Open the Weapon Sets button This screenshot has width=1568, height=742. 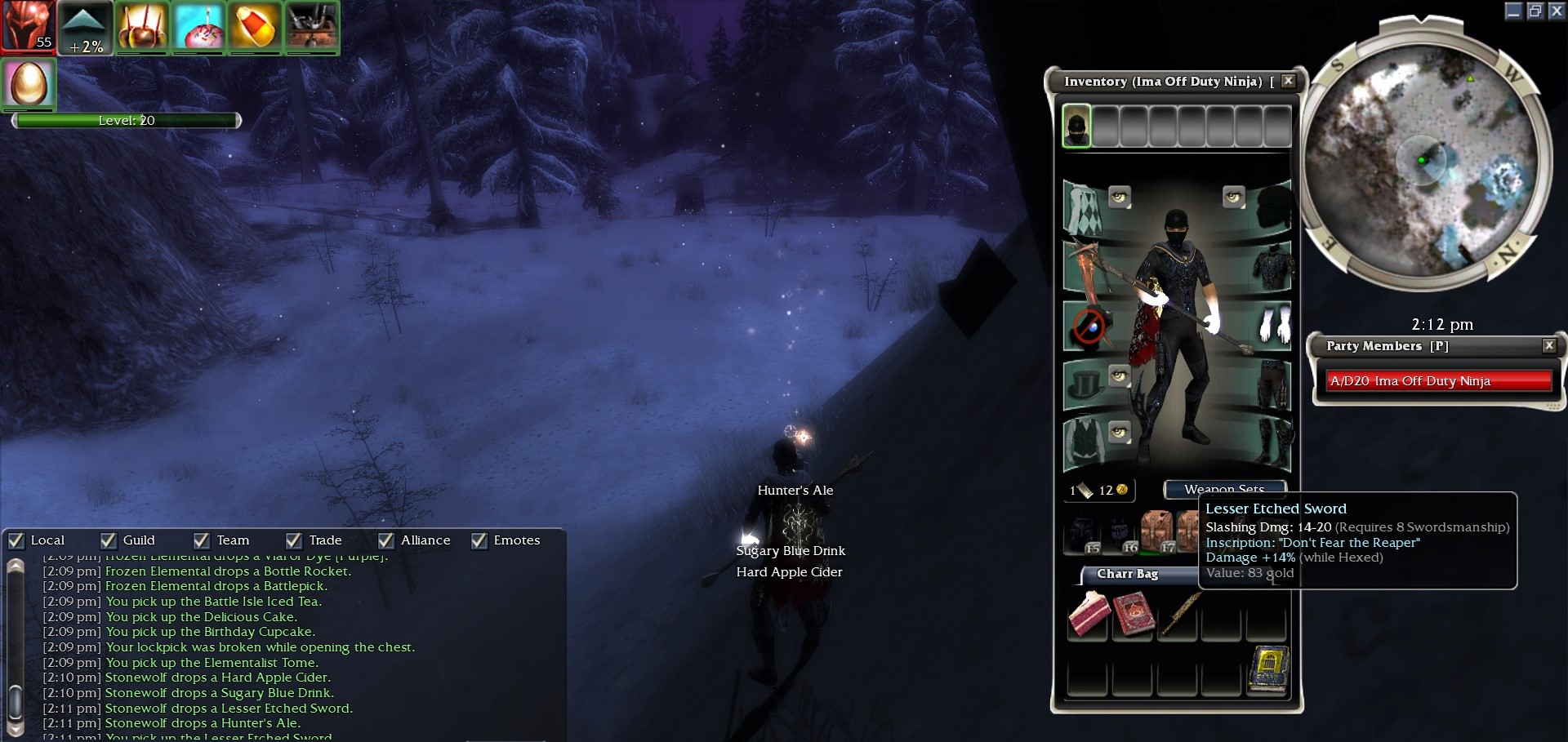pyautogui.click(x=1224, y=489)
